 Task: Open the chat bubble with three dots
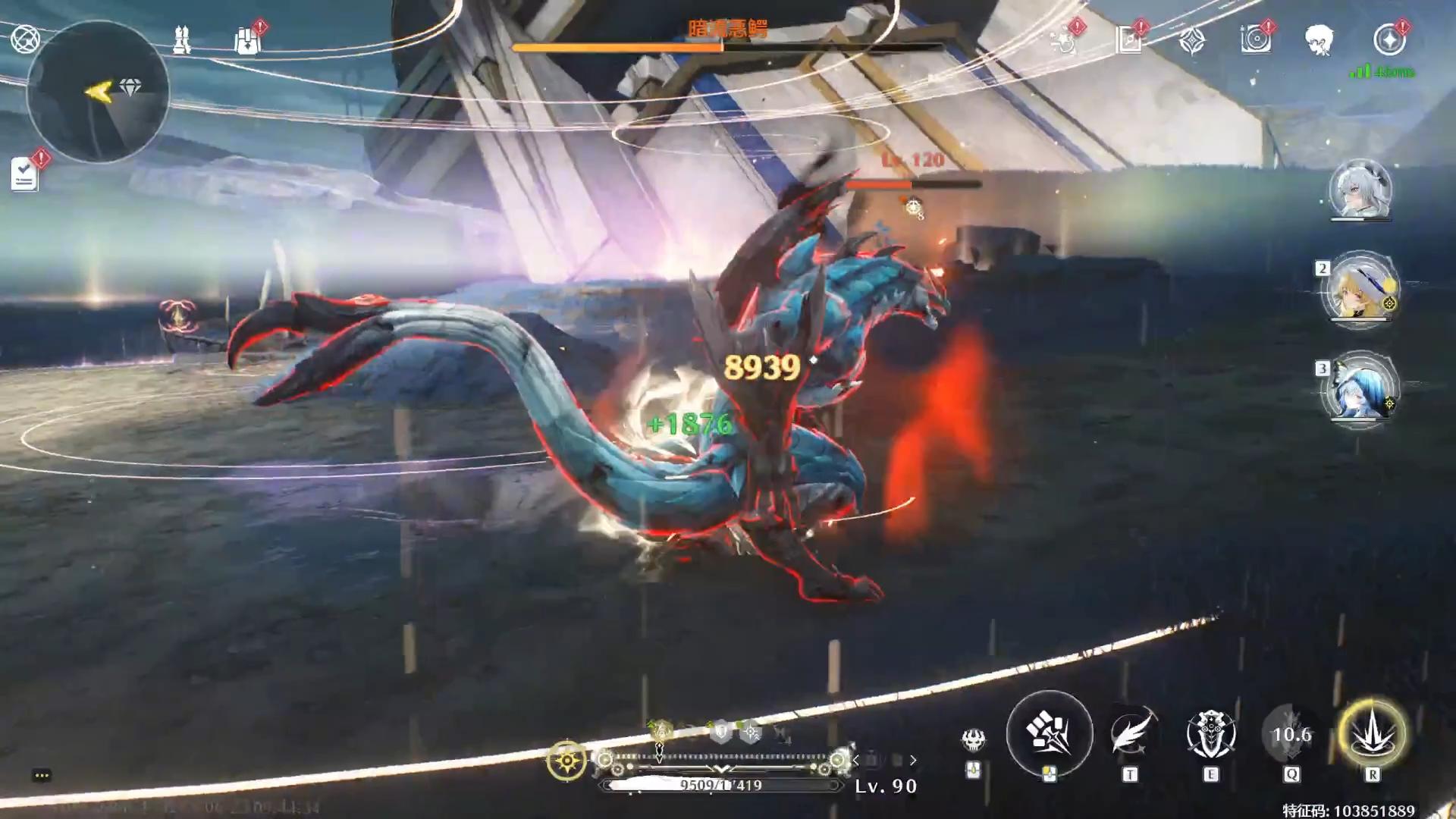coord(42,775)
